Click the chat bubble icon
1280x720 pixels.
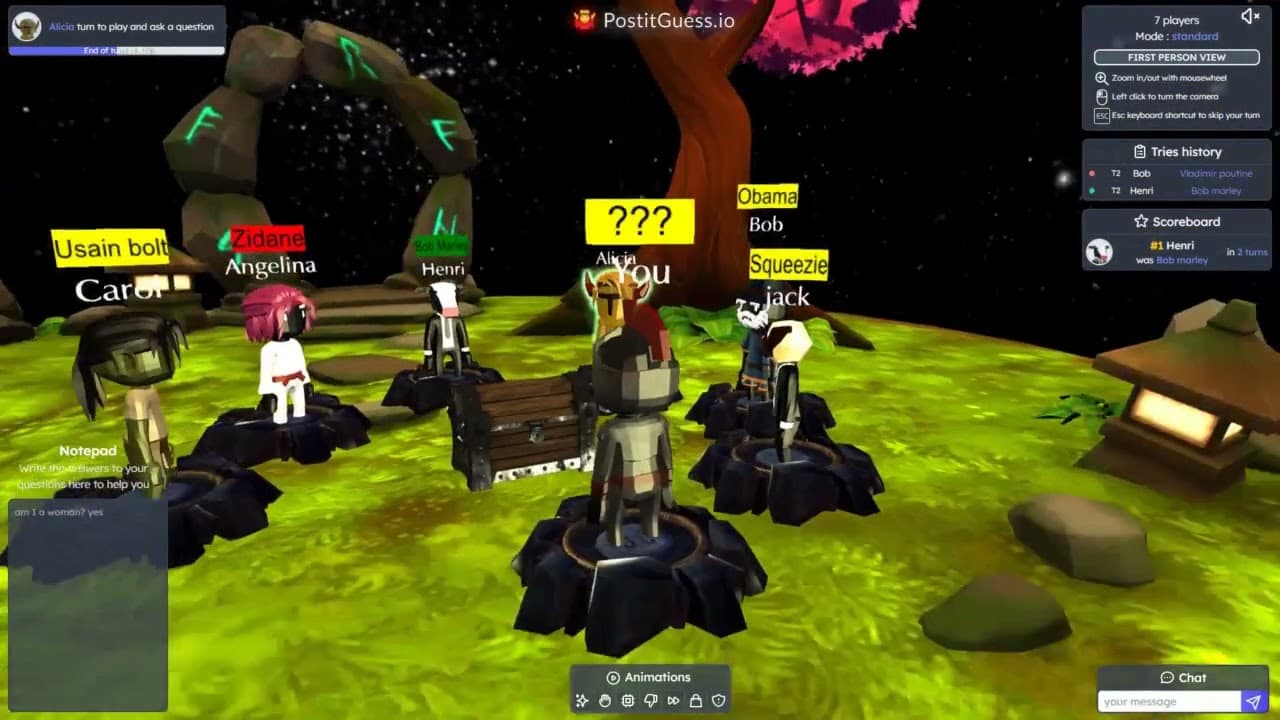pos(1166,678)
